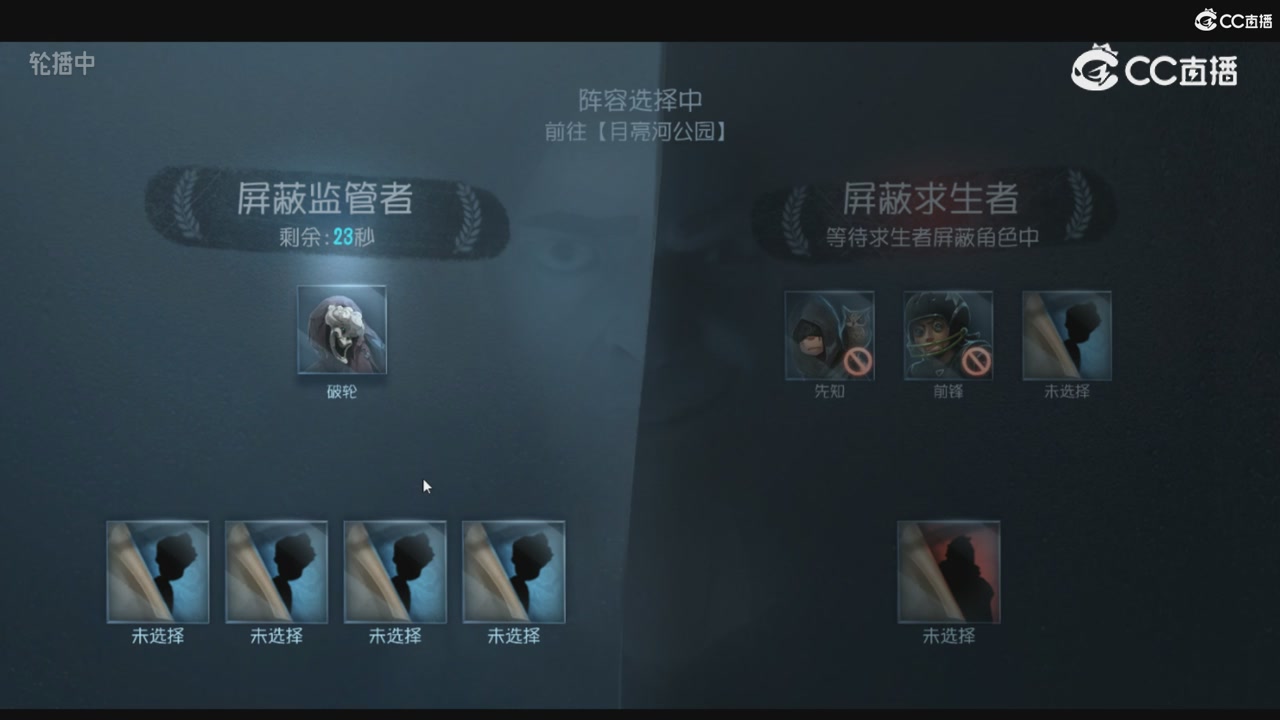Toggle the ban symbol on 前锋
Image resolution: width=1280 pixels, height=720 pixels.
[973, 362]
